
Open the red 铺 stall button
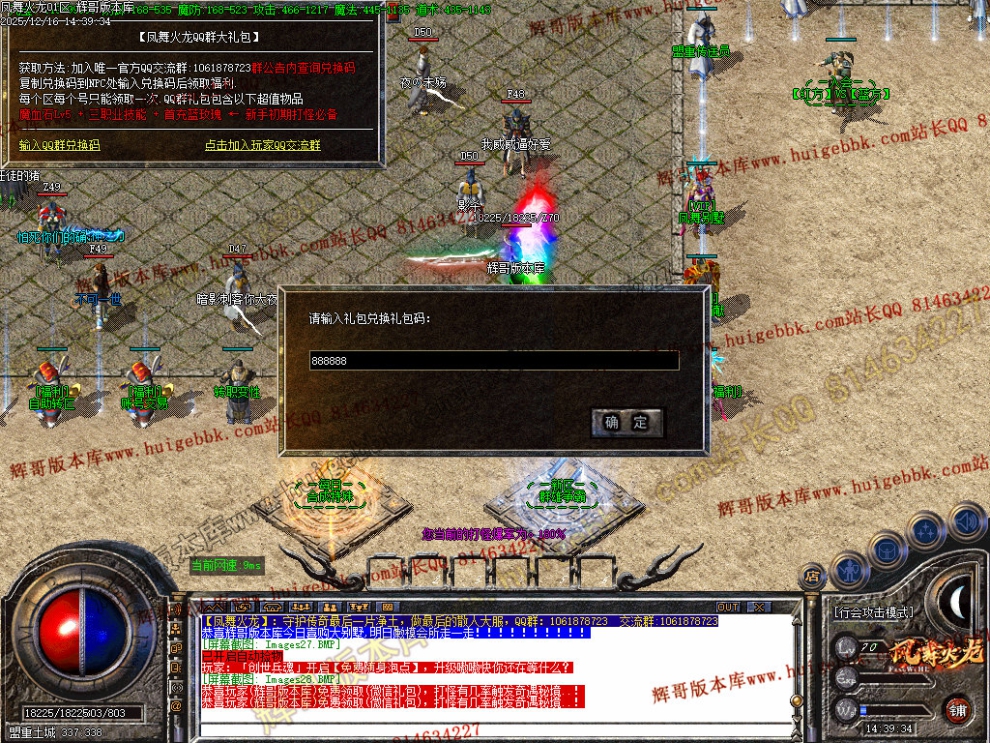[x=958, y=709]
